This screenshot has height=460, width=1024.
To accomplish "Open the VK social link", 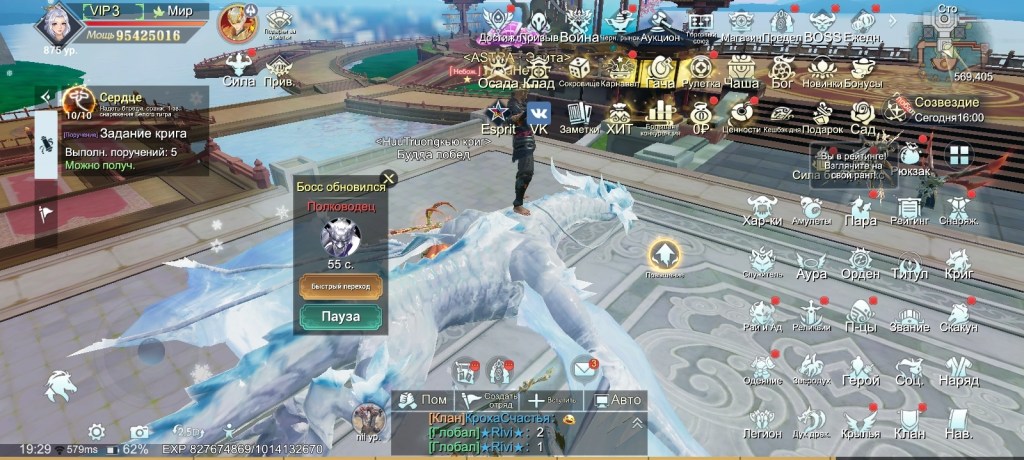I will tap(539, 117).
